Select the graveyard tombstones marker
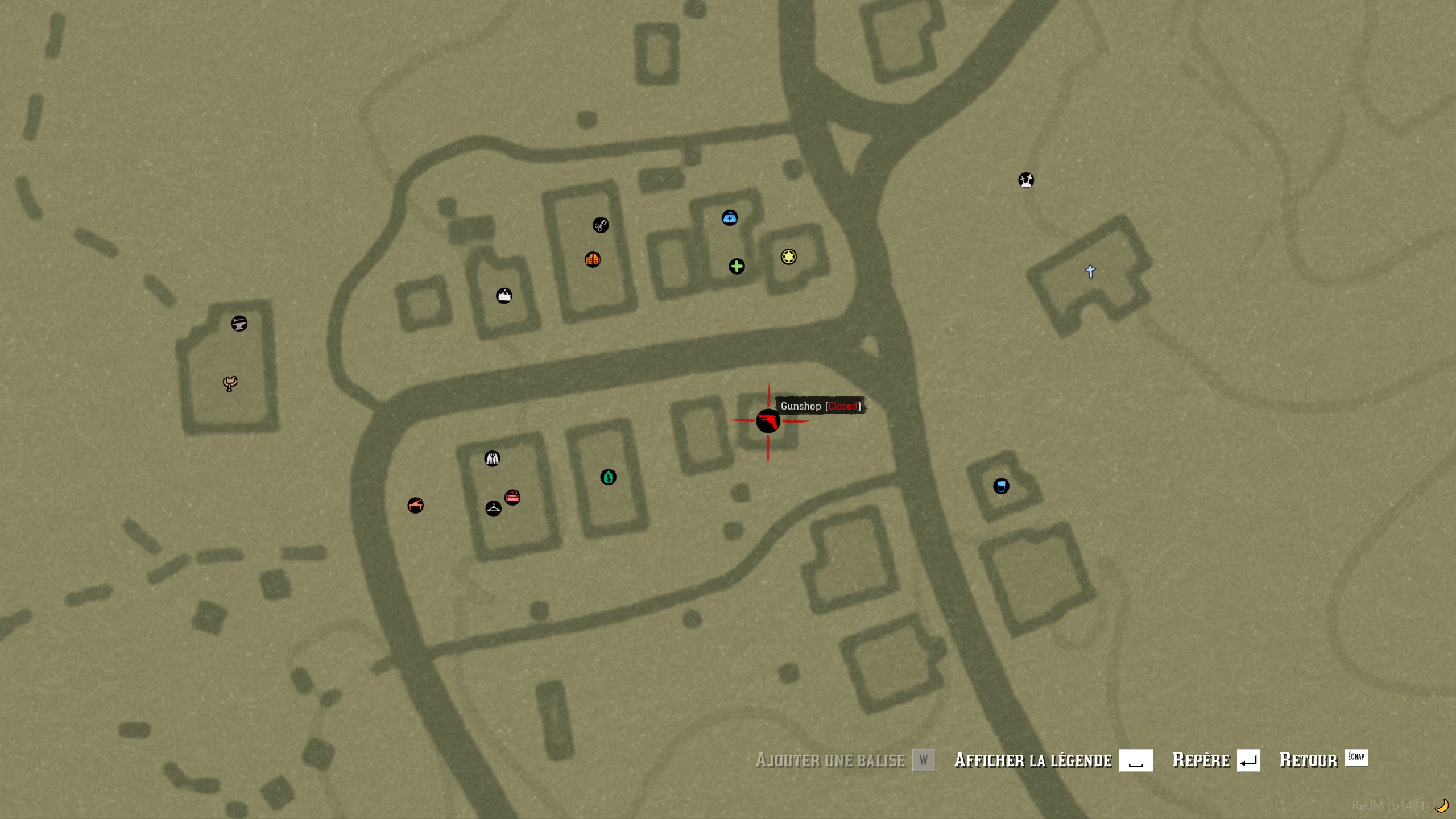1456x819 pixels. (x=1026, y=180)
